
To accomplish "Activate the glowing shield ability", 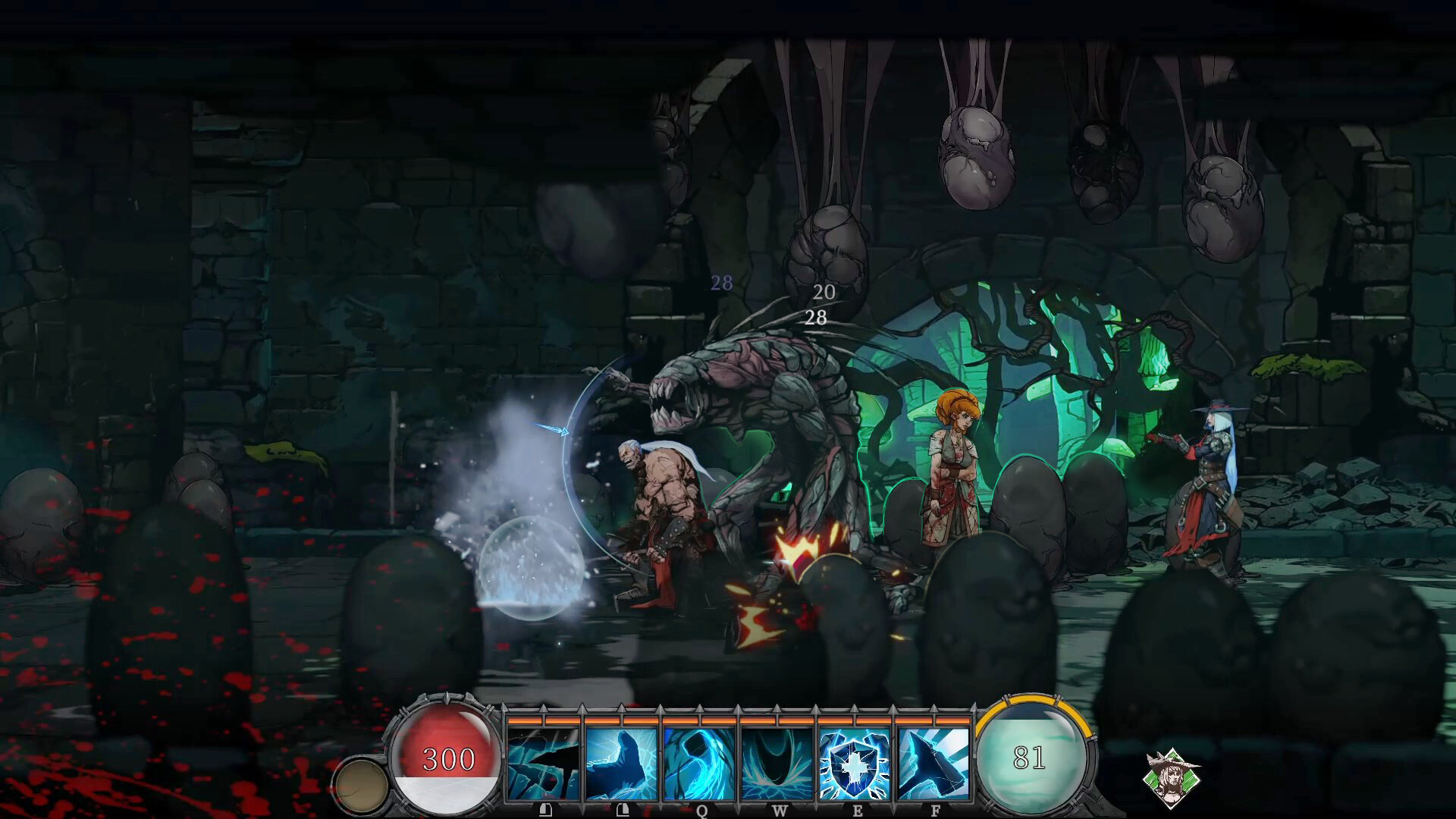I will tap(855, 764).
